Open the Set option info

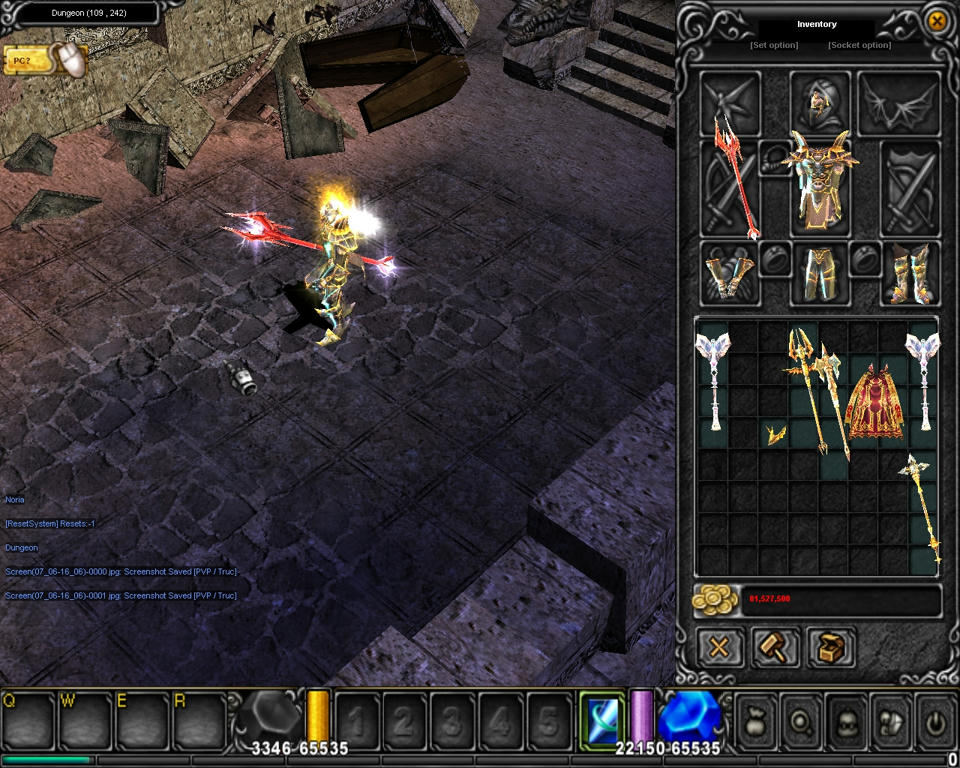(774, 46)
